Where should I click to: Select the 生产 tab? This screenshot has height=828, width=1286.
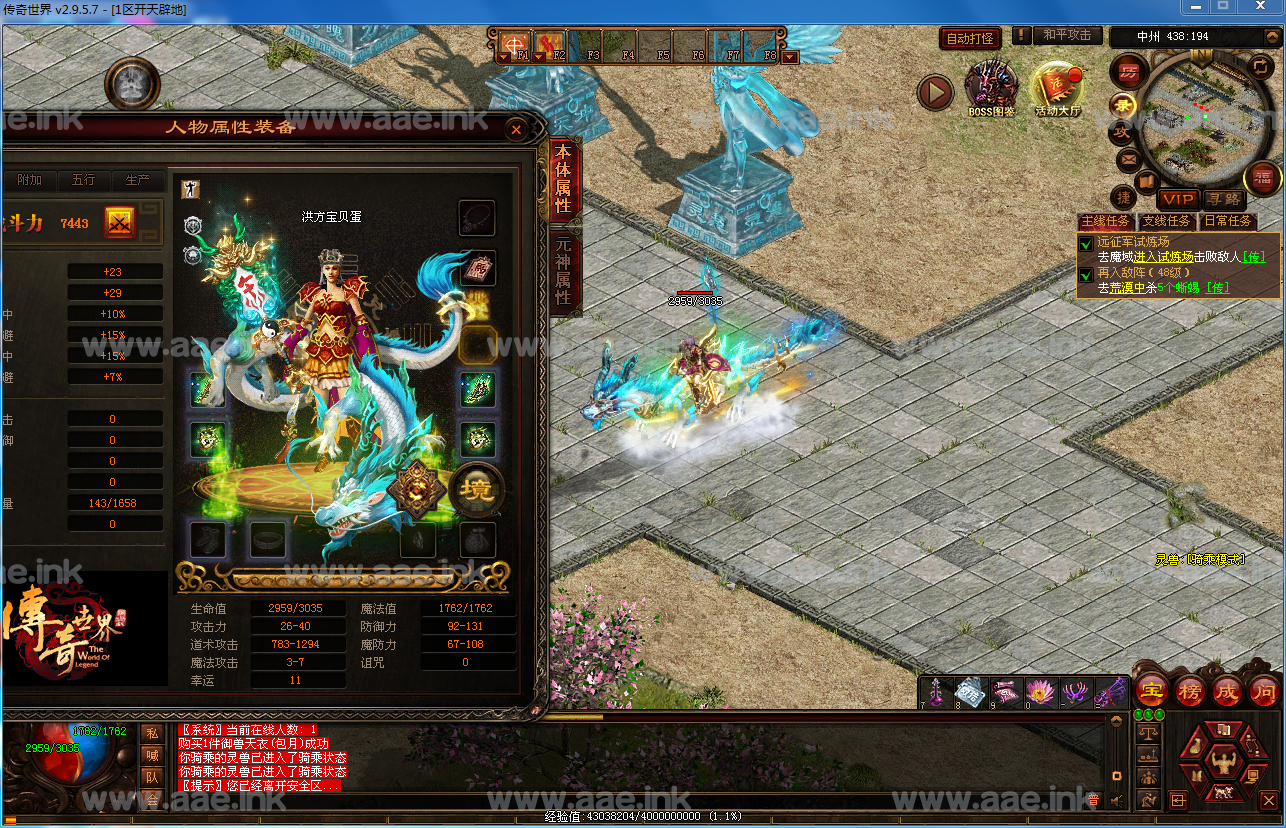pos(137,180)
